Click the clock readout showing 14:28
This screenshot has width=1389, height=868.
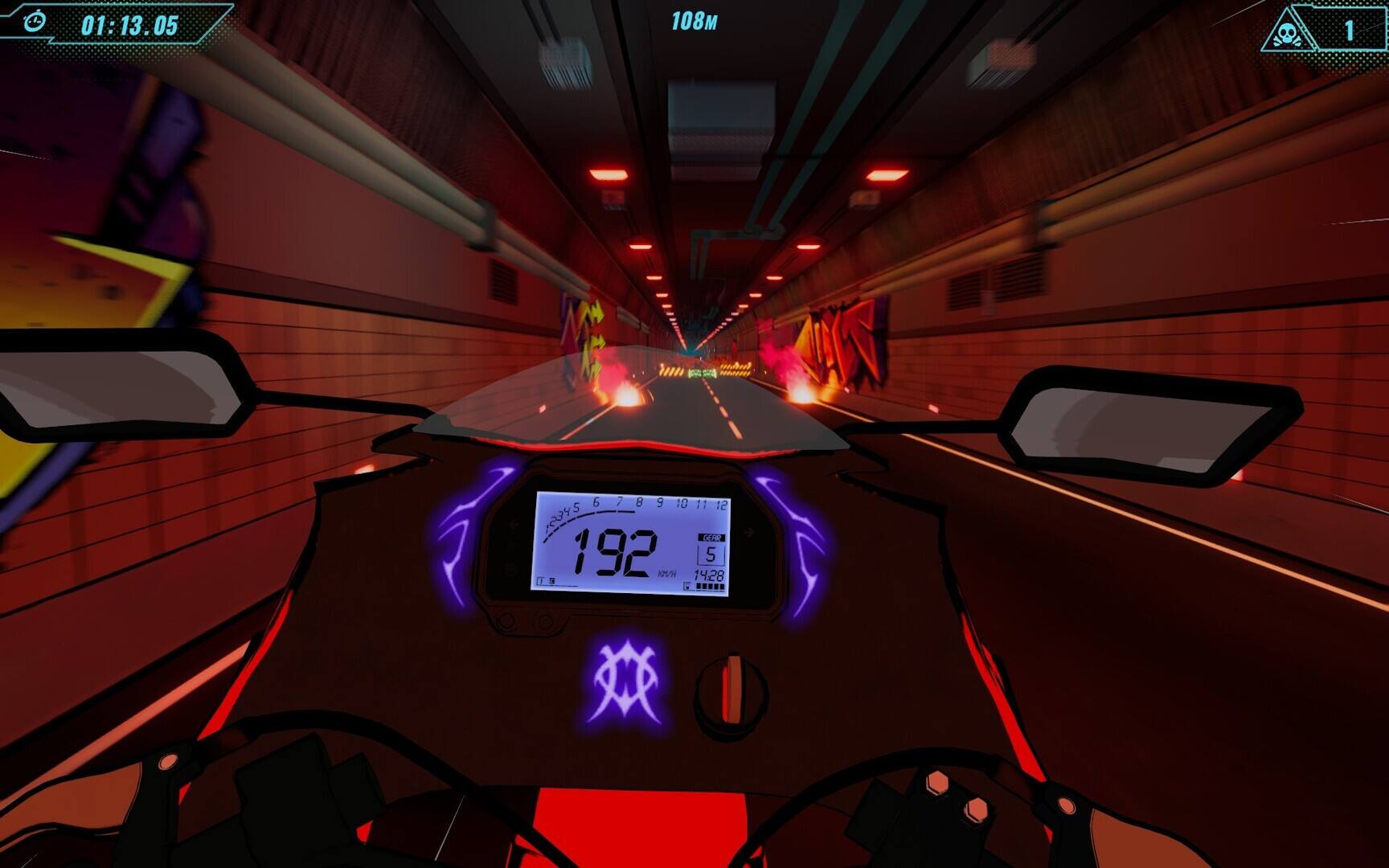(710, 574)
